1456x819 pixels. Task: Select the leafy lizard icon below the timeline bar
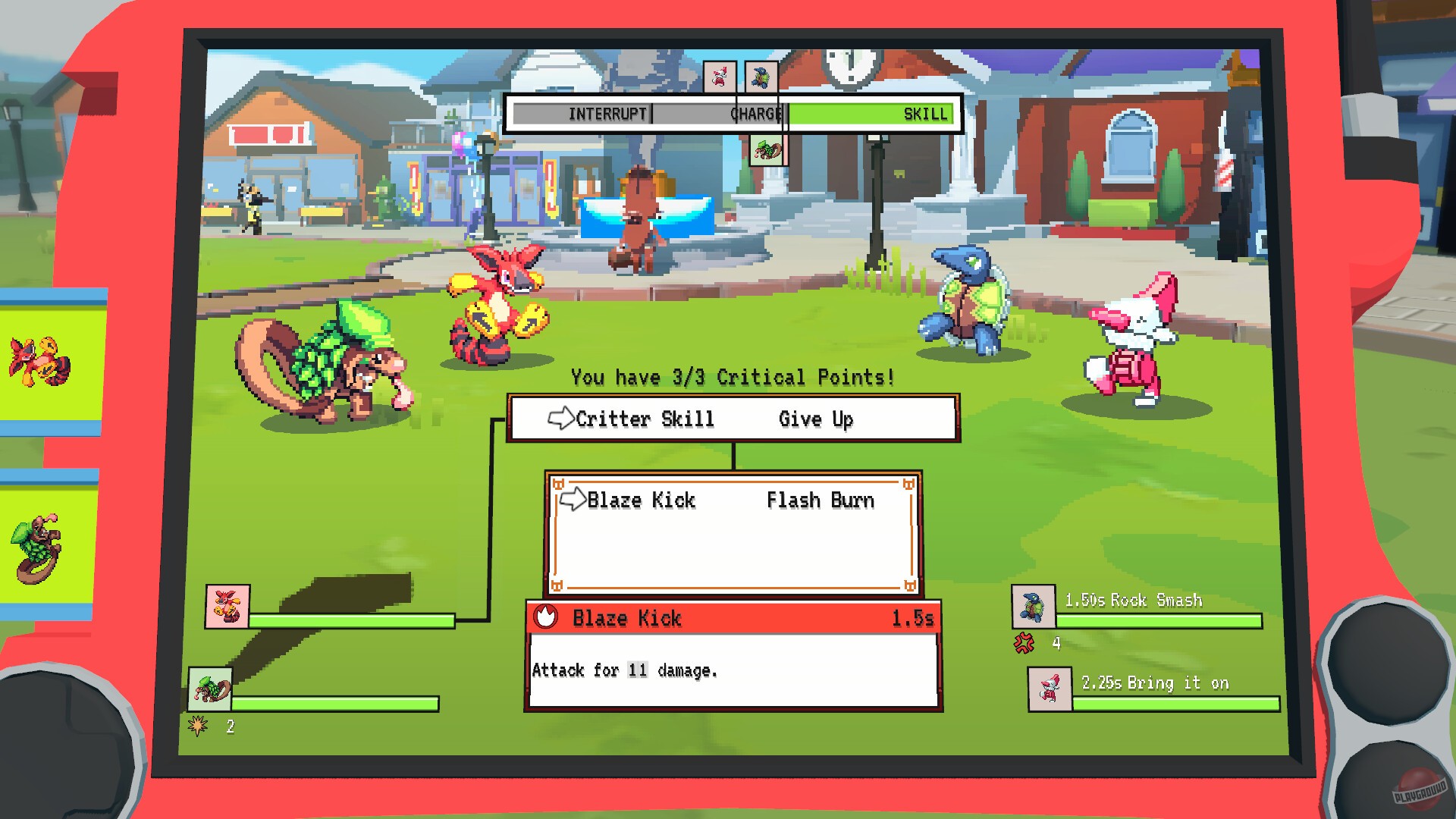[768, 149]
